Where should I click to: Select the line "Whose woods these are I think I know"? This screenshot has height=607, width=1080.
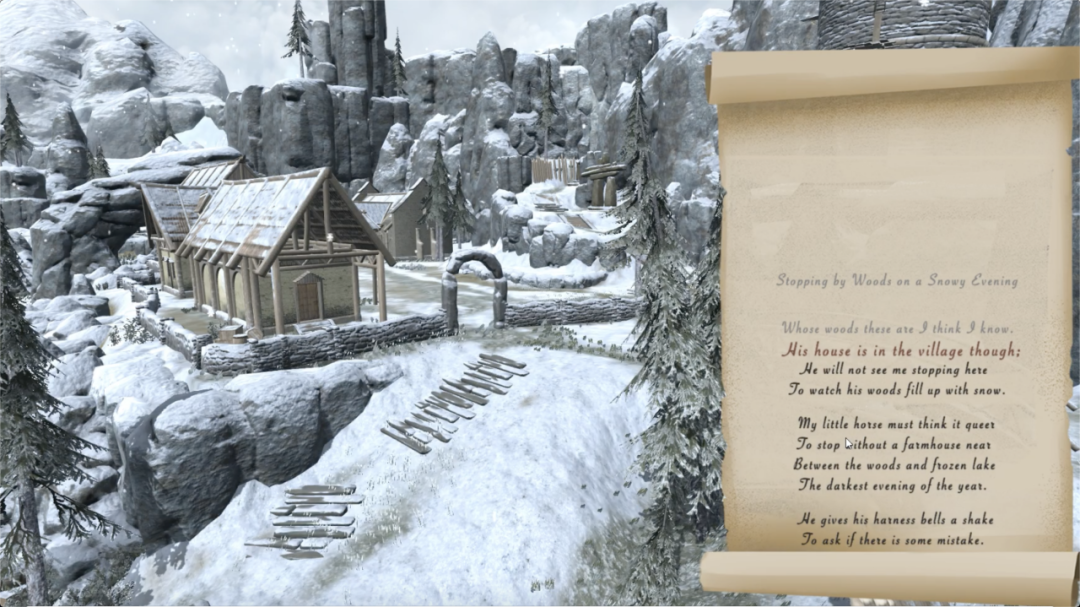[x=897, y=328]
